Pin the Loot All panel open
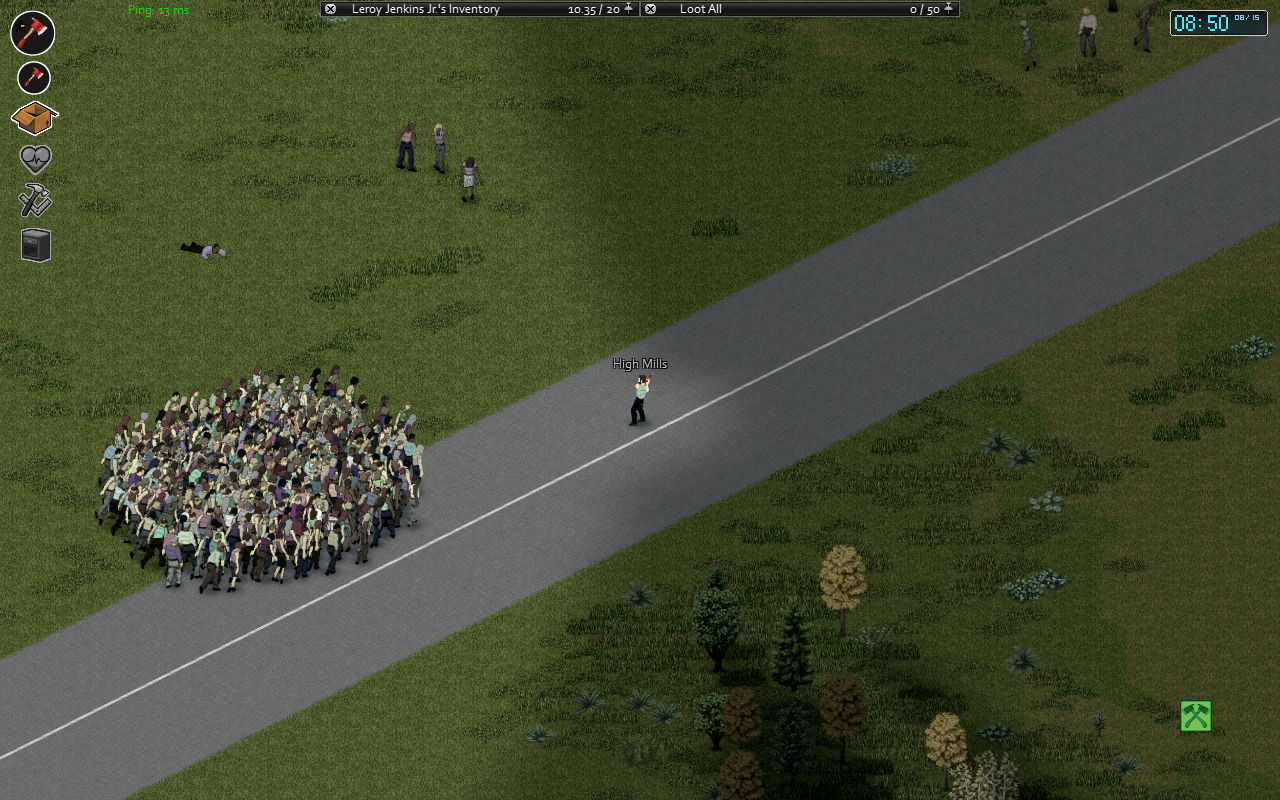This screenshot has height=800, width=1280. pyautogui.click(x=948, y=8)
